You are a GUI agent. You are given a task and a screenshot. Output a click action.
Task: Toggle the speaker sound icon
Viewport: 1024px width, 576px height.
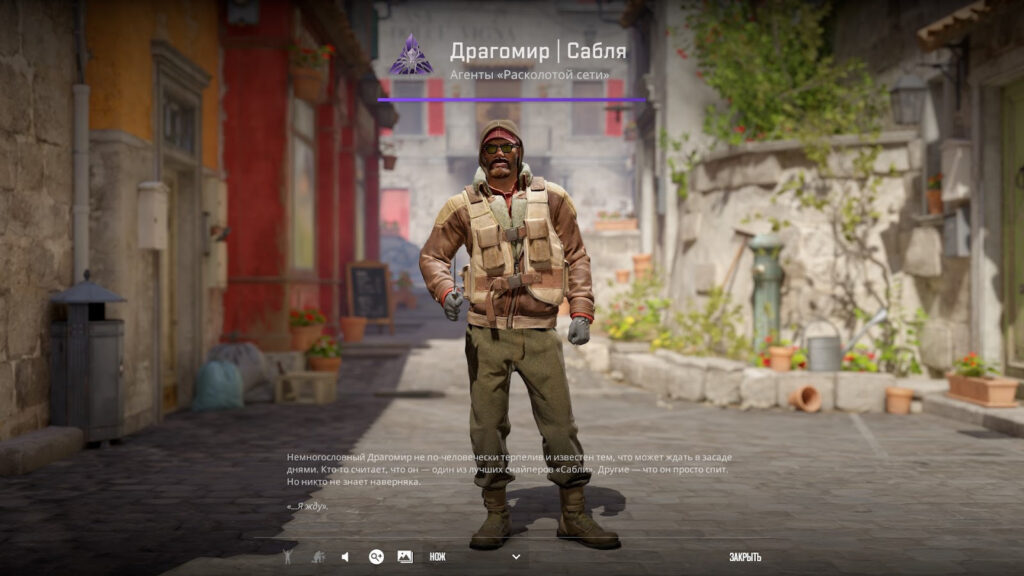[345, 557]
